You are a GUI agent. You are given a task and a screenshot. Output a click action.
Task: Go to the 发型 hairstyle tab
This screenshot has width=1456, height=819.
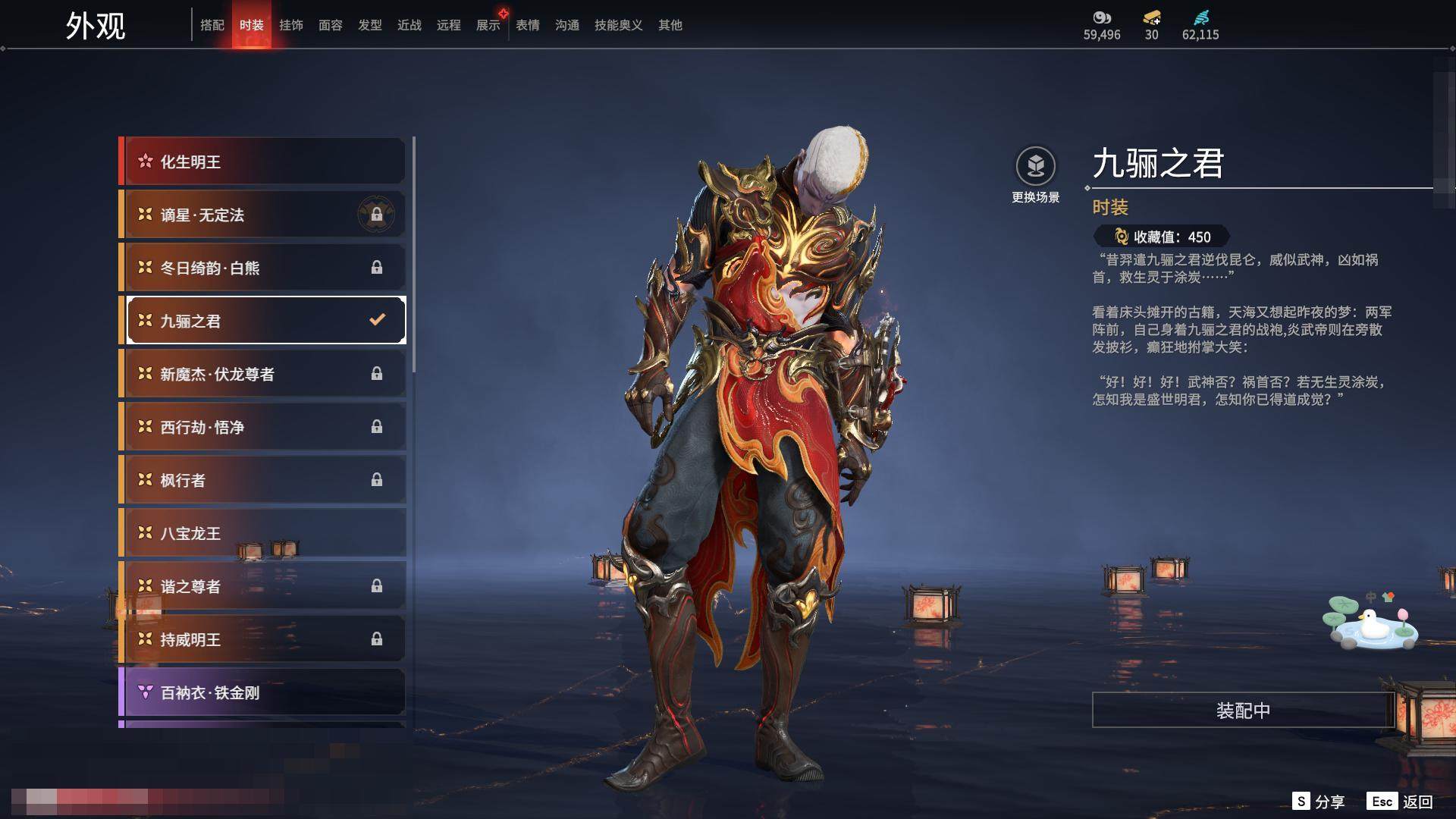click(x=370, y=25)
